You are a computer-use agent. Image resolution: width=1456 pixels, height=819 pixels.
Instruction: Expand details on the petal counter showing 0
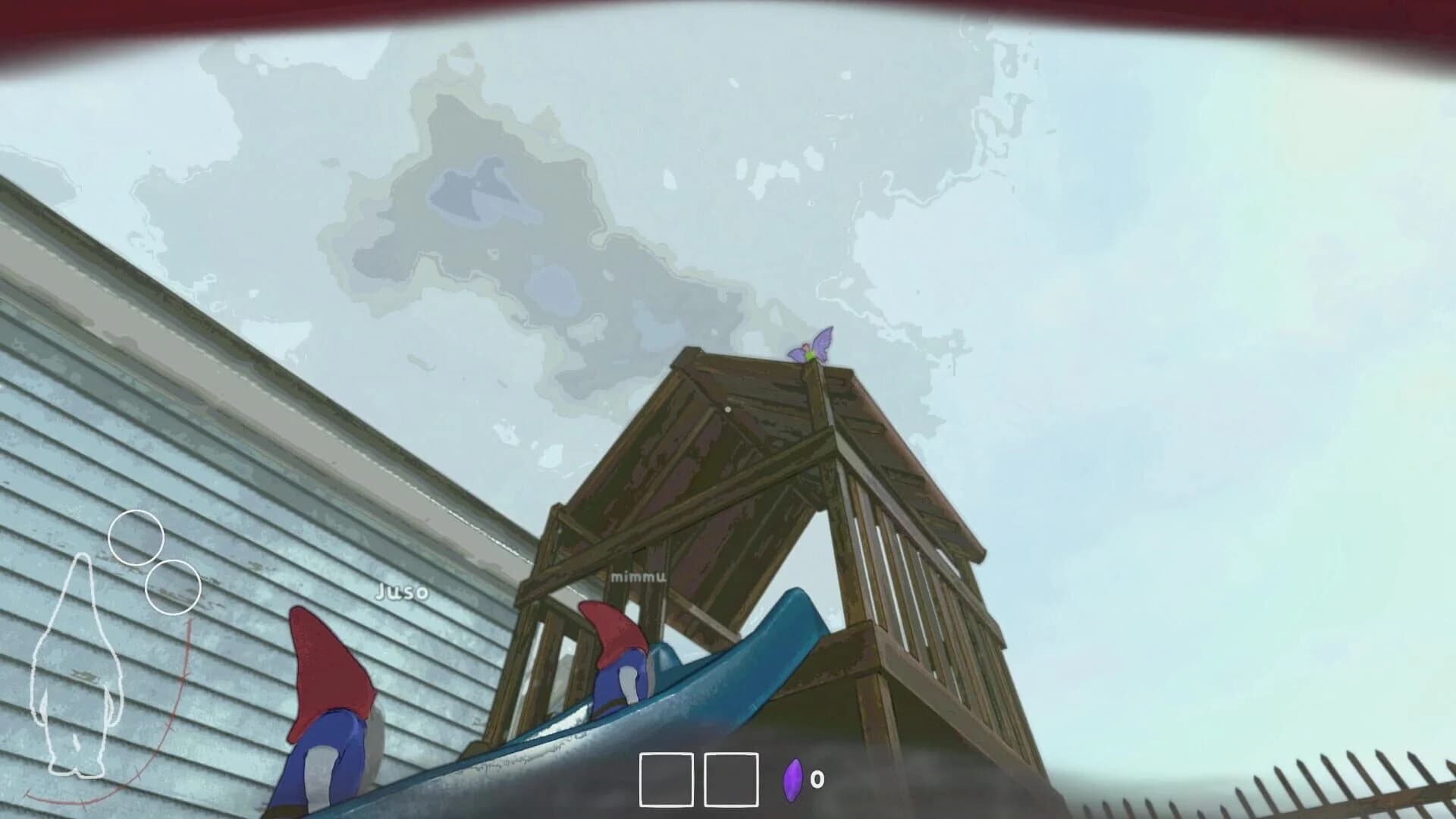(x=817, y=780)
